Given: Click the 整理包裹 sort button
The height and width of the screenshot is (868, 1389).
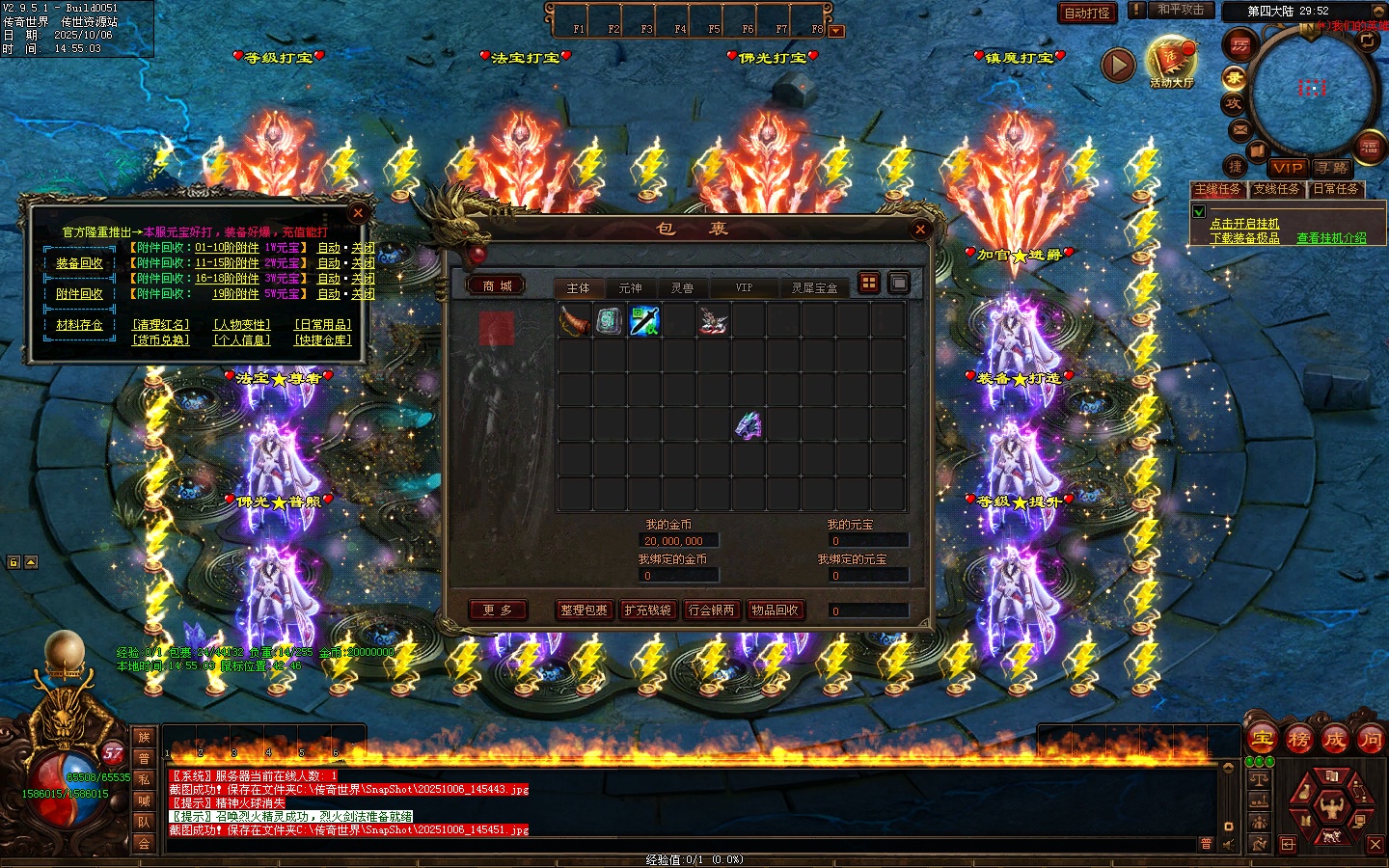Looking at the screenshot, I should point(585,610).
